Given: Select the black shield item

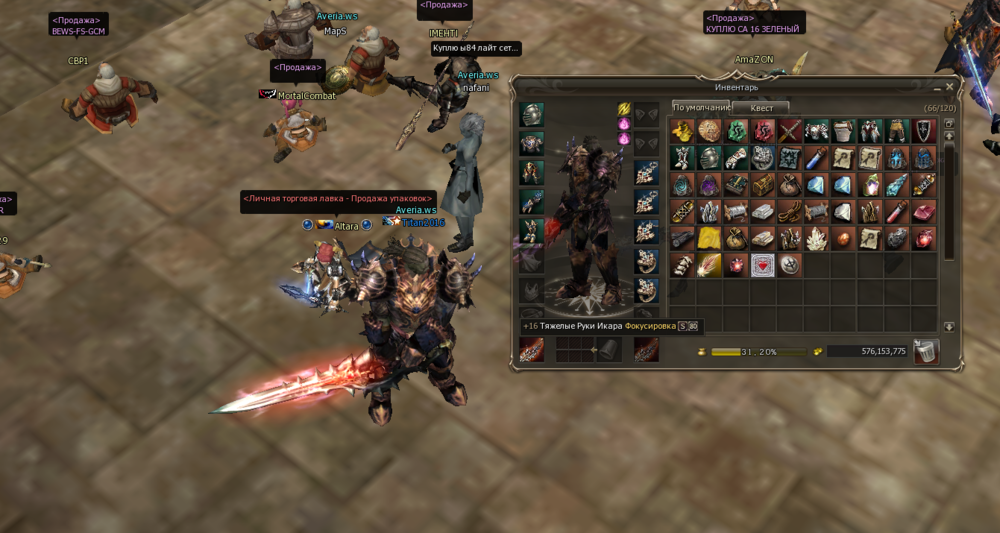Looking at the screenshot, I should pos(924,131).
